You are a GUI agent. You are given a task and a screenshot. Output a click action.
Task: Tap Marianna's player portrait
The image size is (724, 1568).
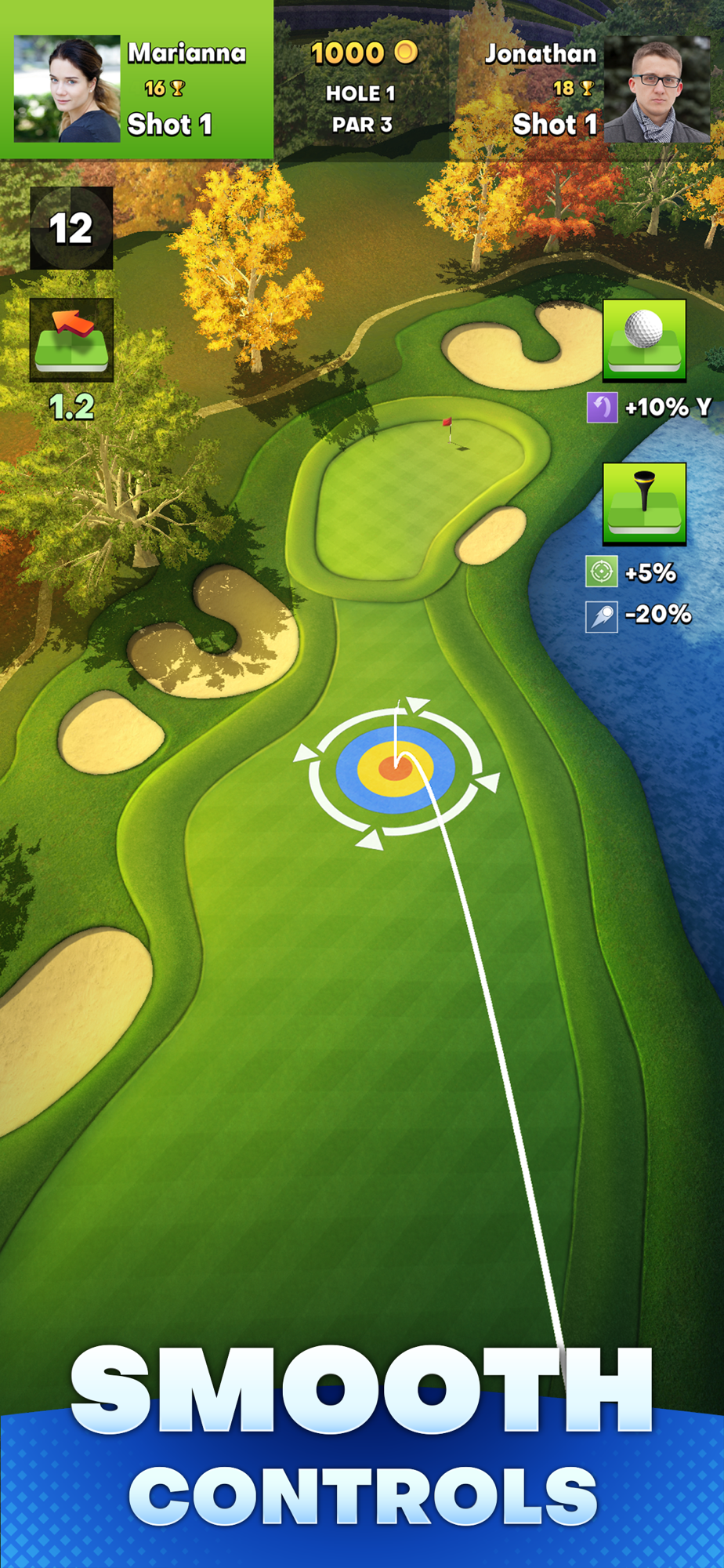click(x=67, y=89)
